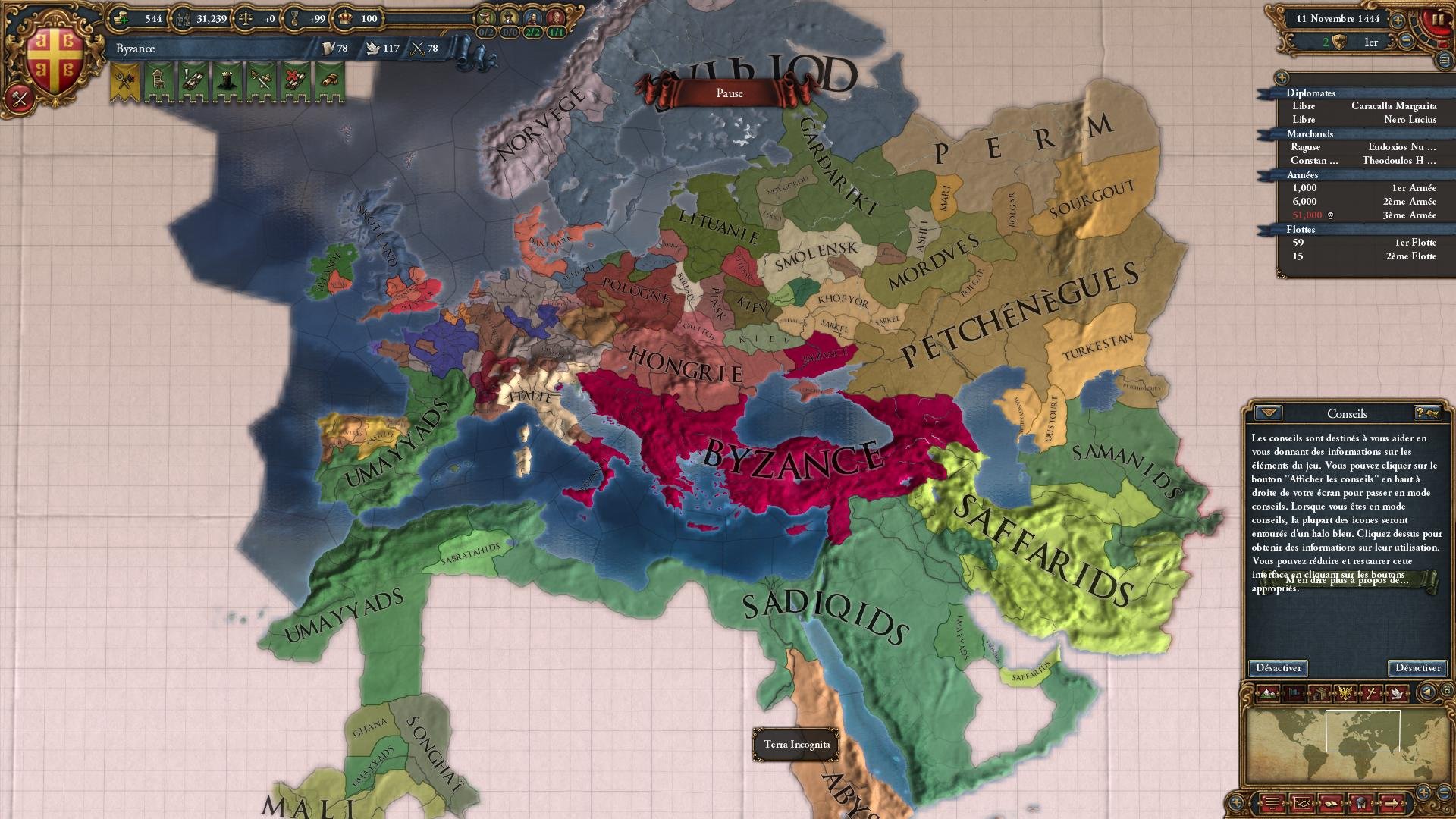Select the terrain mapmode mountain icon
The height and width of the screenshot is (819, 1456).
[1267, 693]
